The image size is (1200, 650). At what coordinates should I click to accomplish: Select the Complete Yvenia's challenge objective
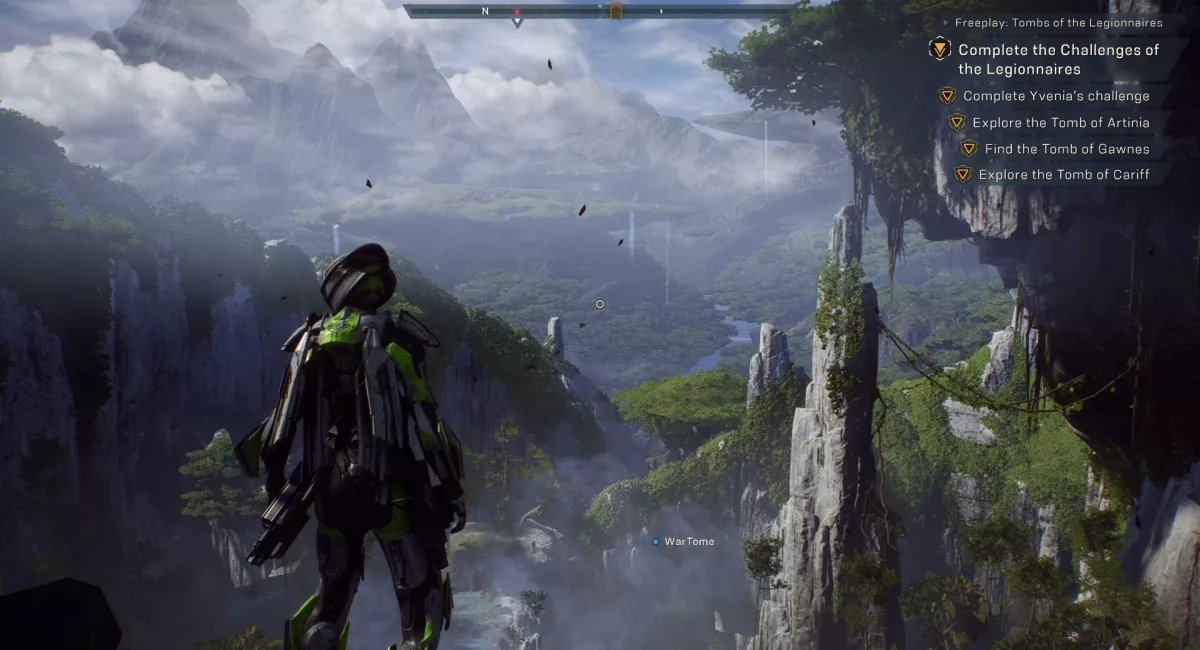pyautogui.click(x=1056, y=96)
